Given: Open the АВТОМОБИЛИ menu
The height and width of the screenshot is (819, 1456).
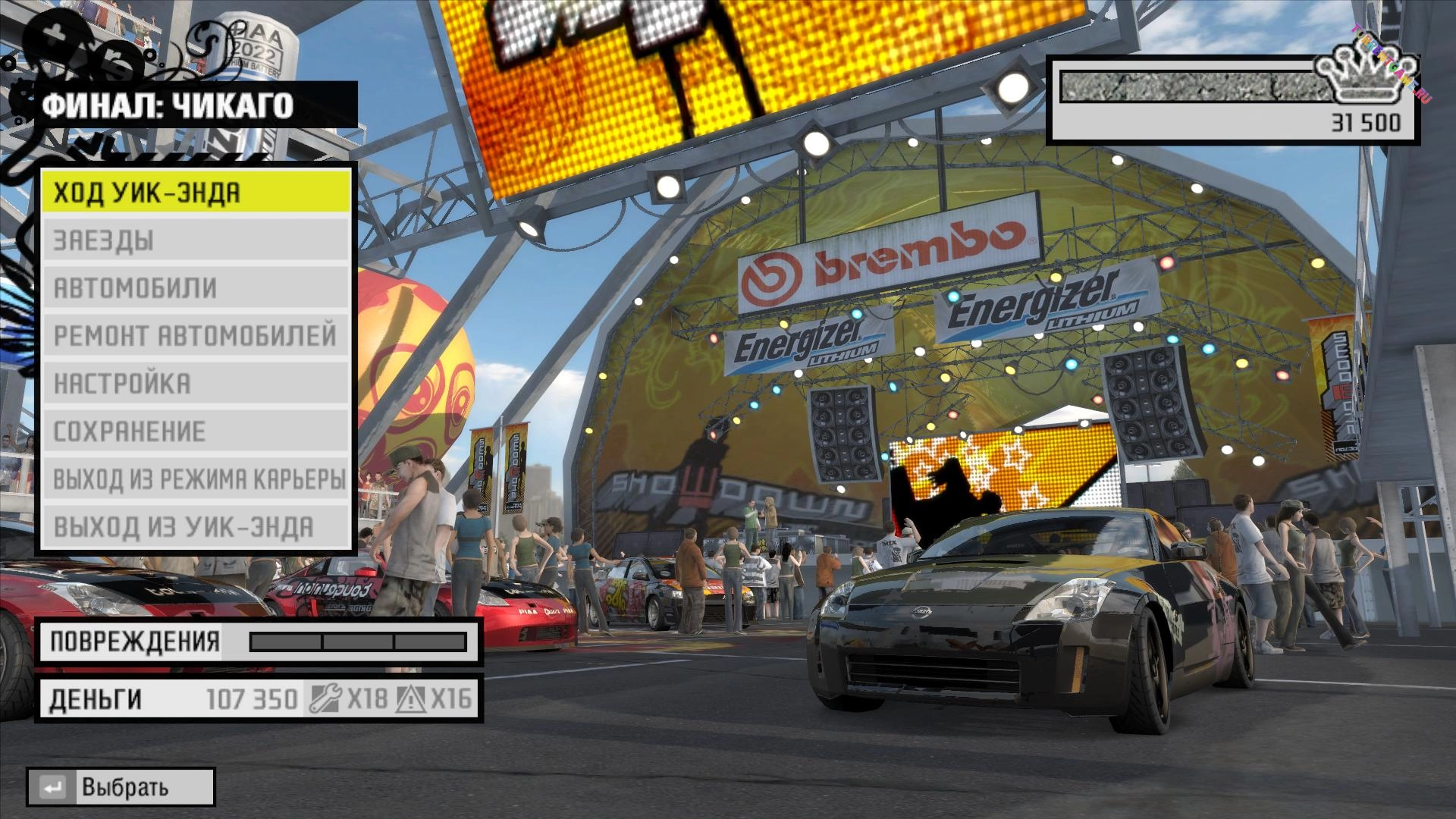Looking at the screenshot, I should [x=196, y=288].
